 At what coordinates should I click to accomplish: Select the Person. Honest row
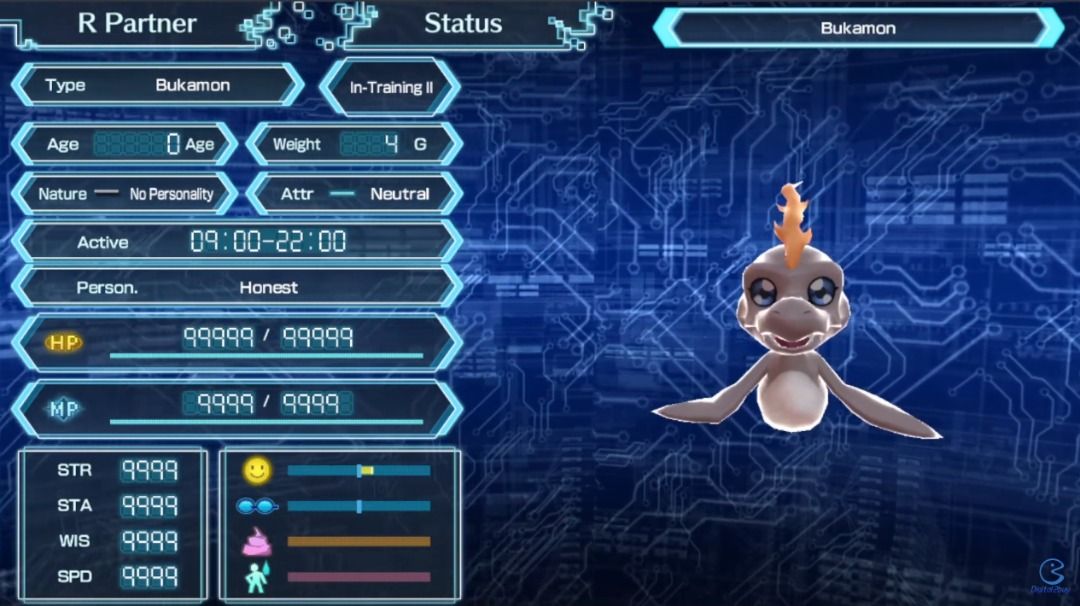point(236,287)
